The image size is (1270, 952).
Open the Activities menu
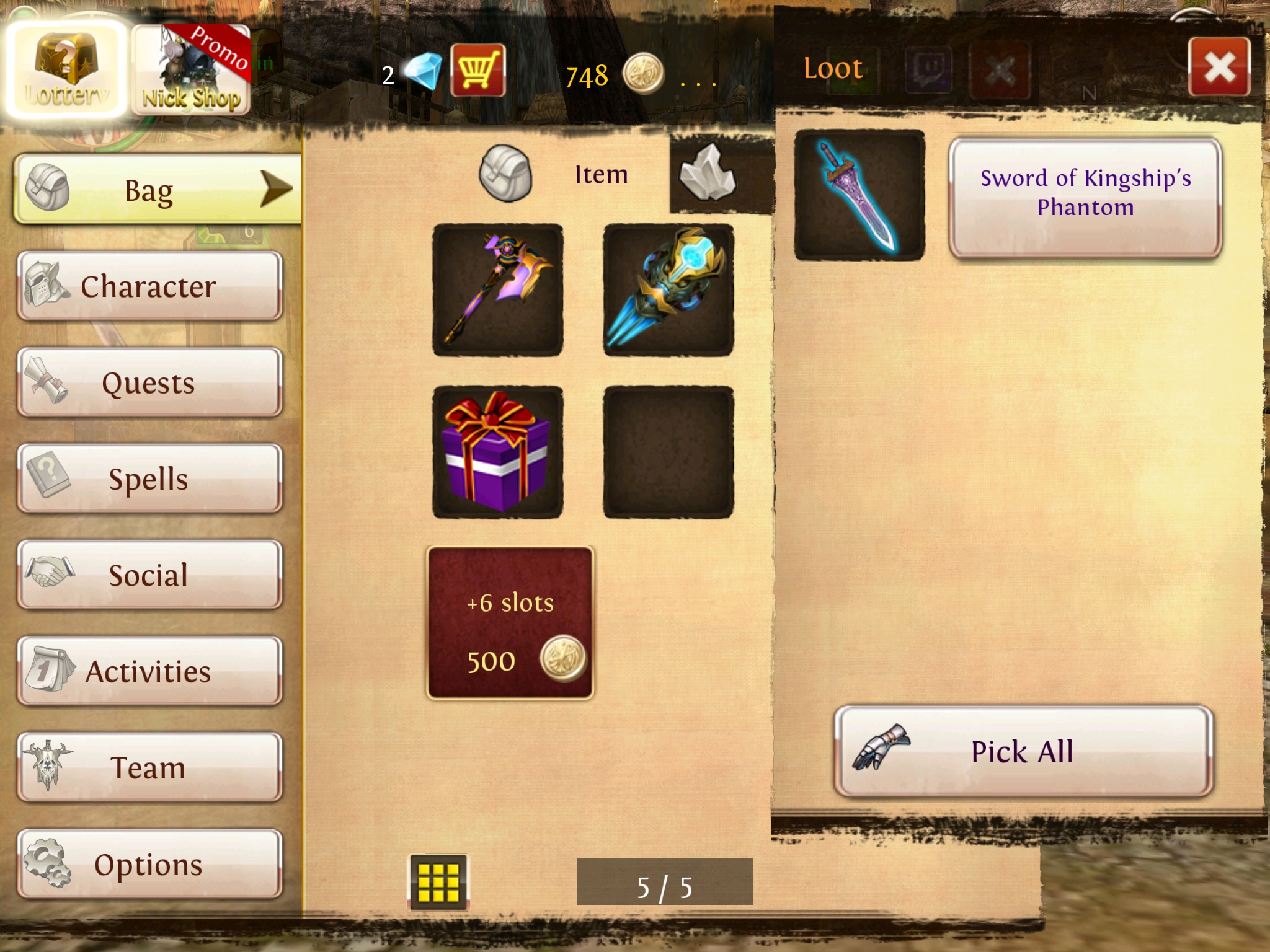tap(150, 671)
